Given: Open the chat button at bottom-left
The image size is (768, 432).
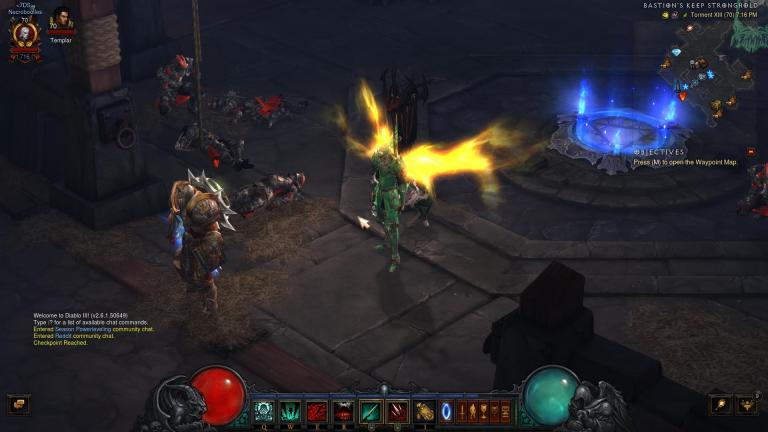Looking at the screenshot, I should click(18, 404).
